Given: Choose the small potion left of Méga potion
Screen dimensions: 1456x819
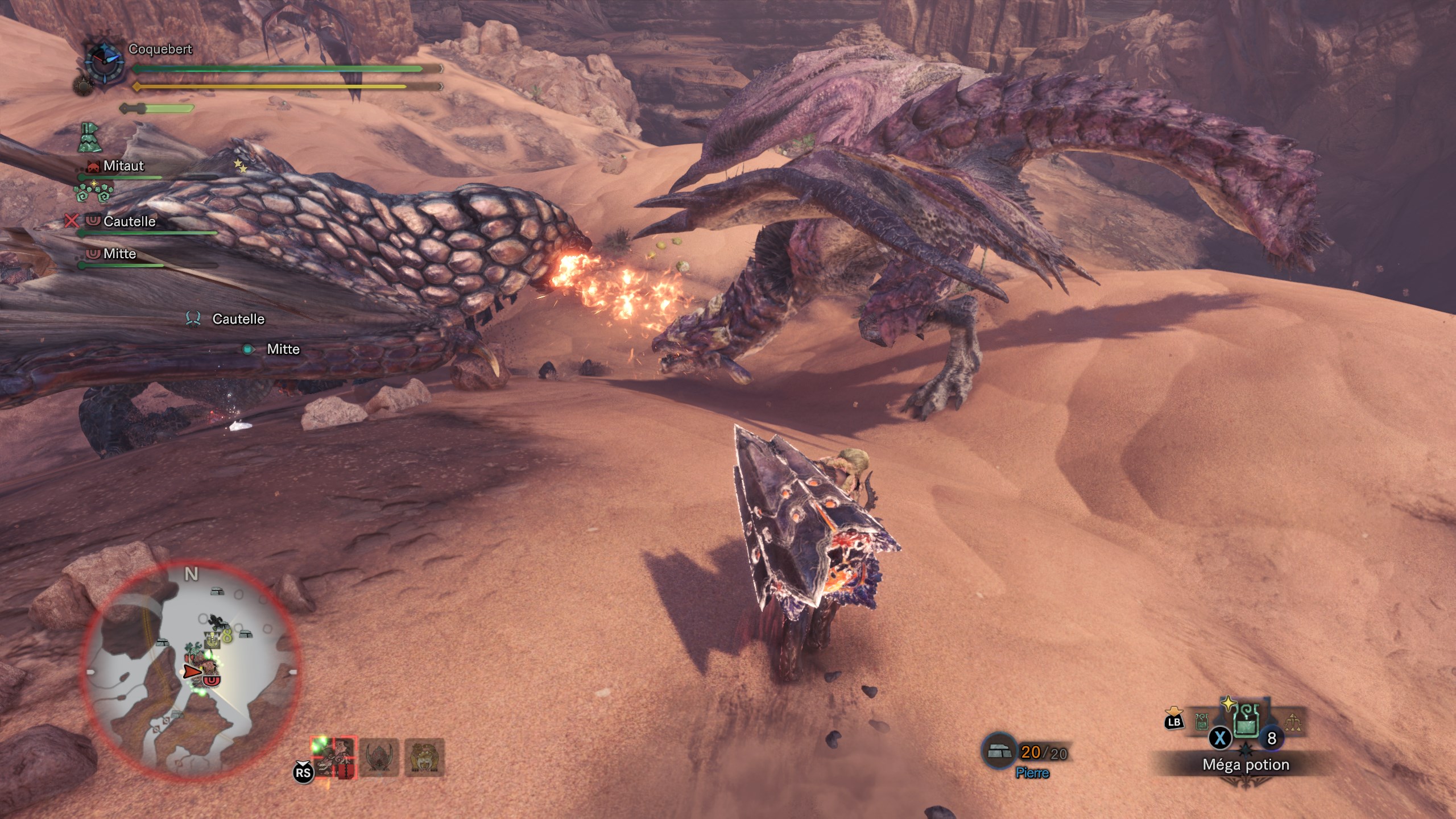Looking at the screenshot, I should [x=1202, y=722].
